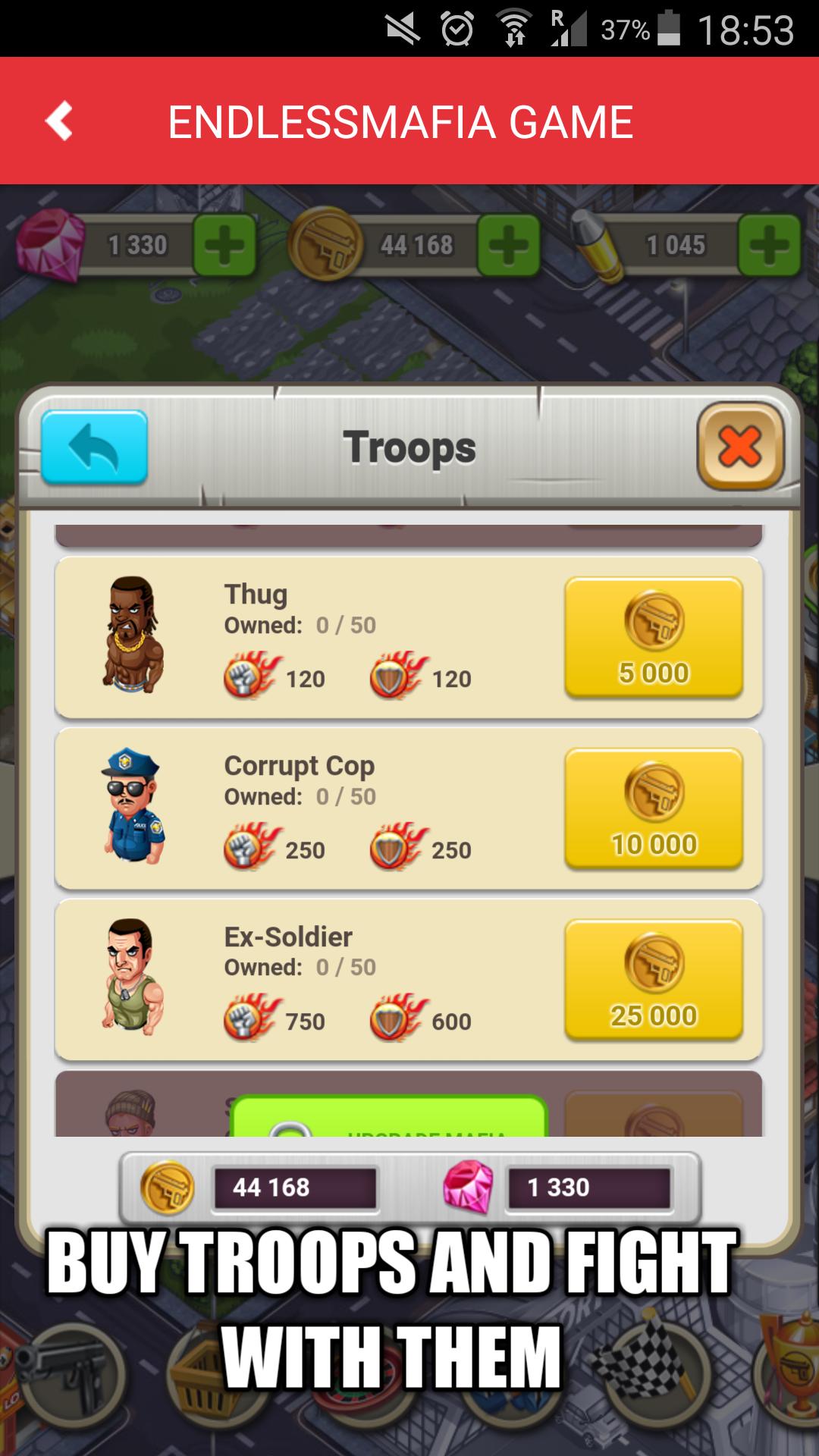Purchase a Corrupt Cop for 10 000
Image resolution: width=819 pixels, height=1456 pixels.
tap(653, 808)
